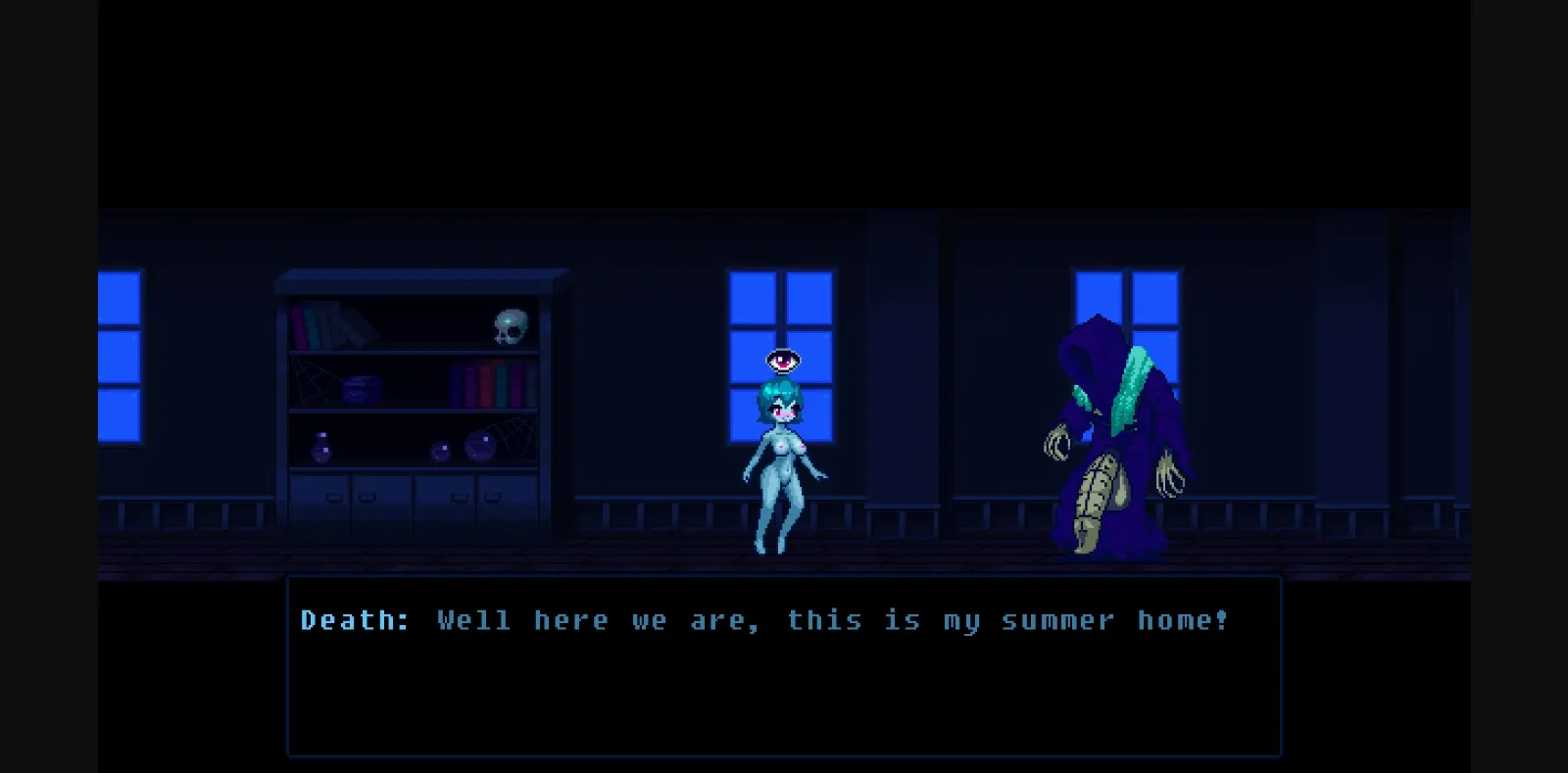Click the summer home dialogue text
This screenshot has height=773, width=1568.
pos(833,619)
